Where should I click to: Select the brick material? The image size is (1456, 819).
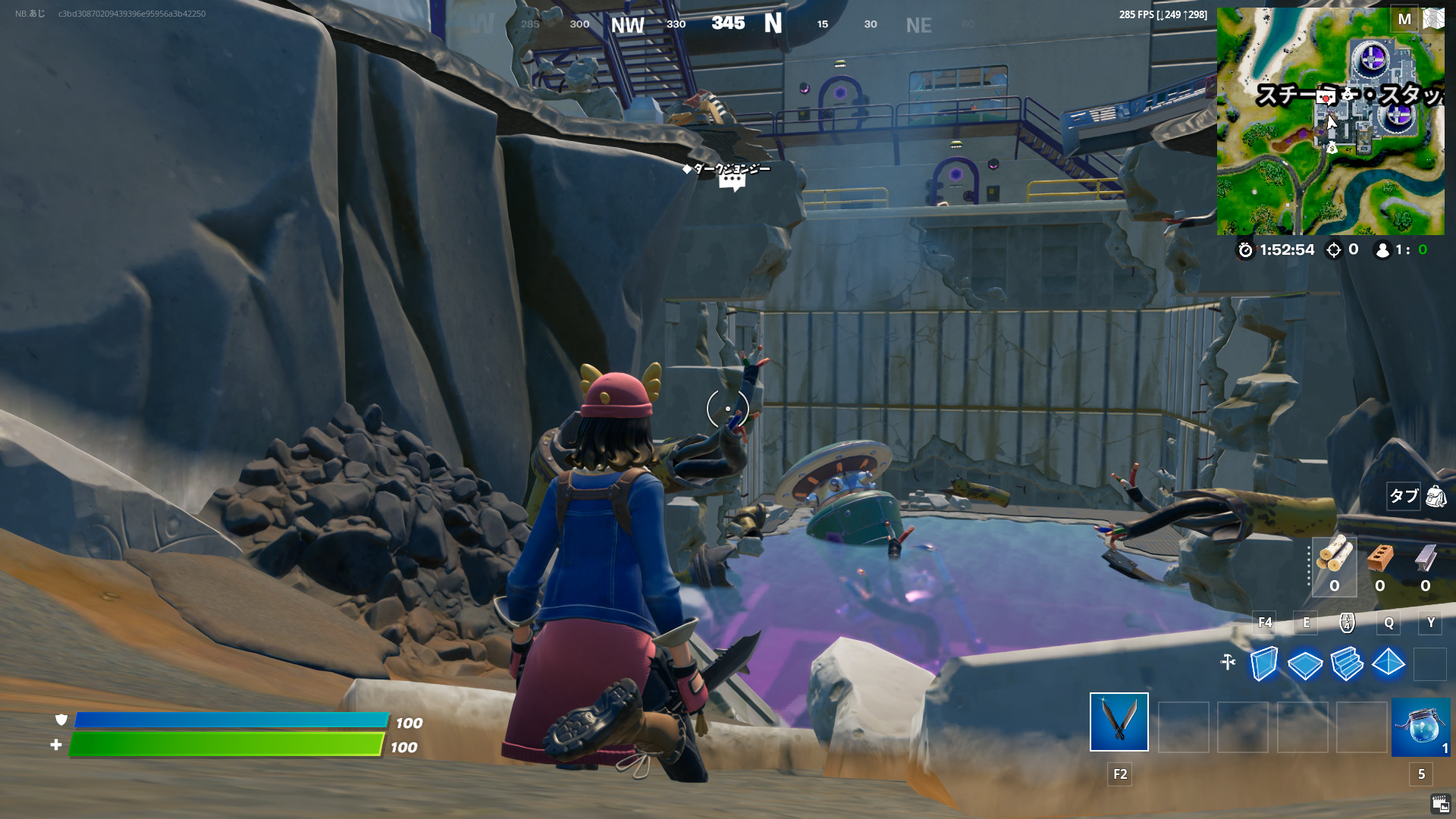[x=1380, y=559]
